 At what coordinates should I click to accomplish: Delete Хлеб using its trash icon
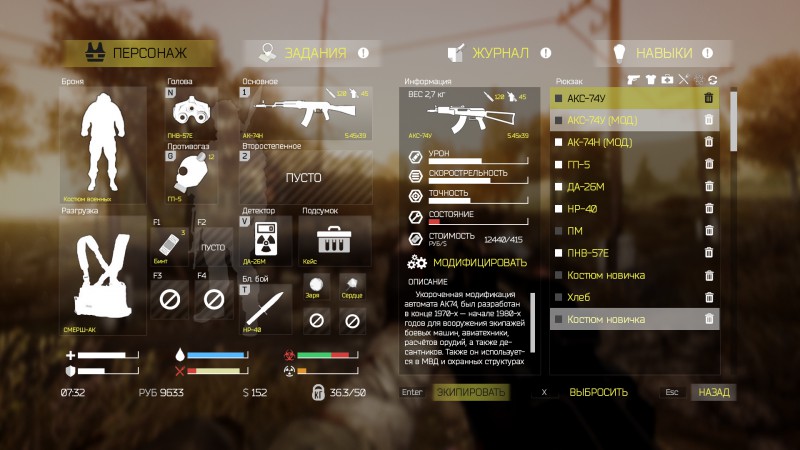click(709, 297)
